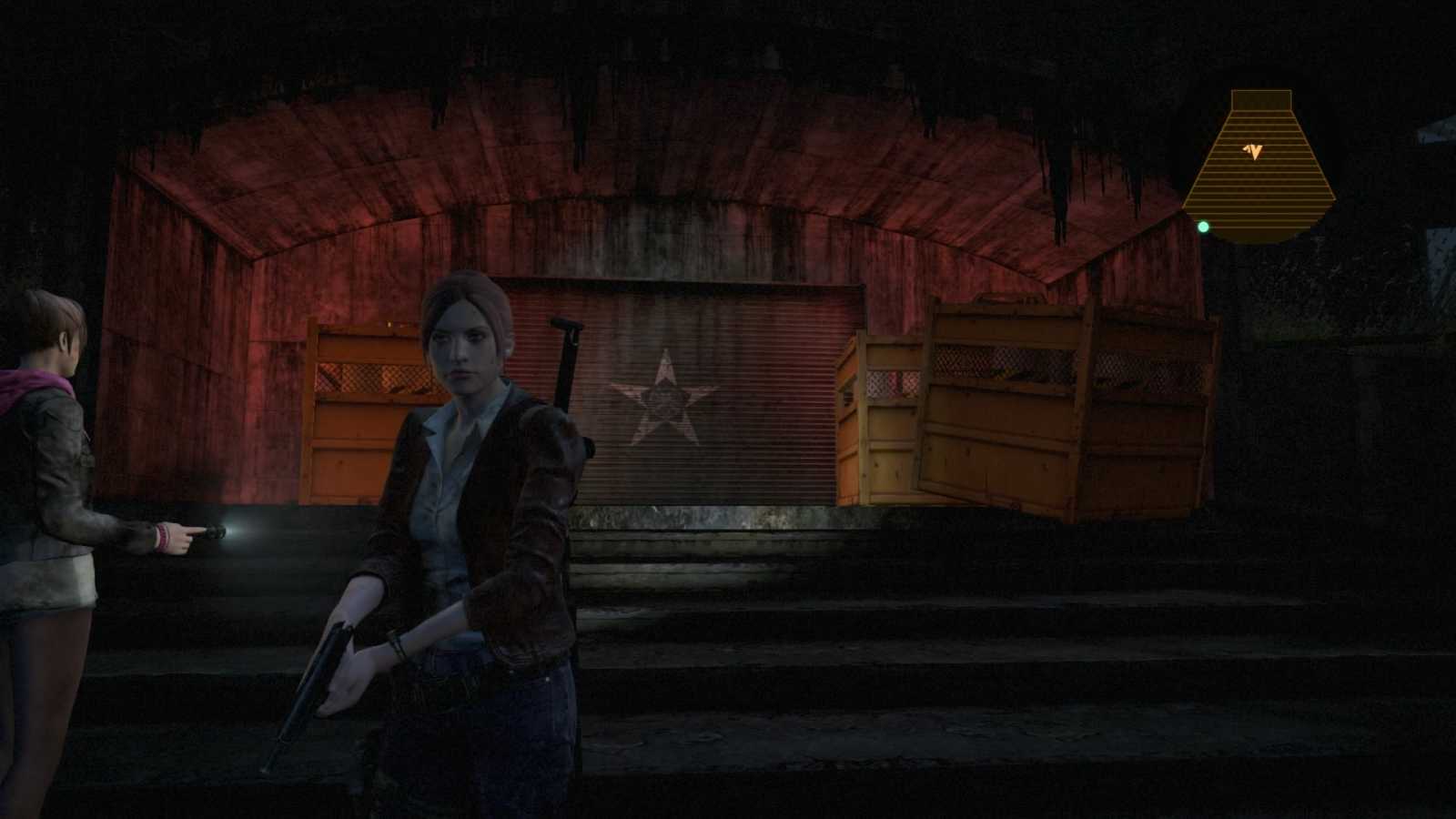Image resolution: width=1456 pixels, height=819 pixels.
Task: Click the small room outline atop the minimap
Action: 1260,100
